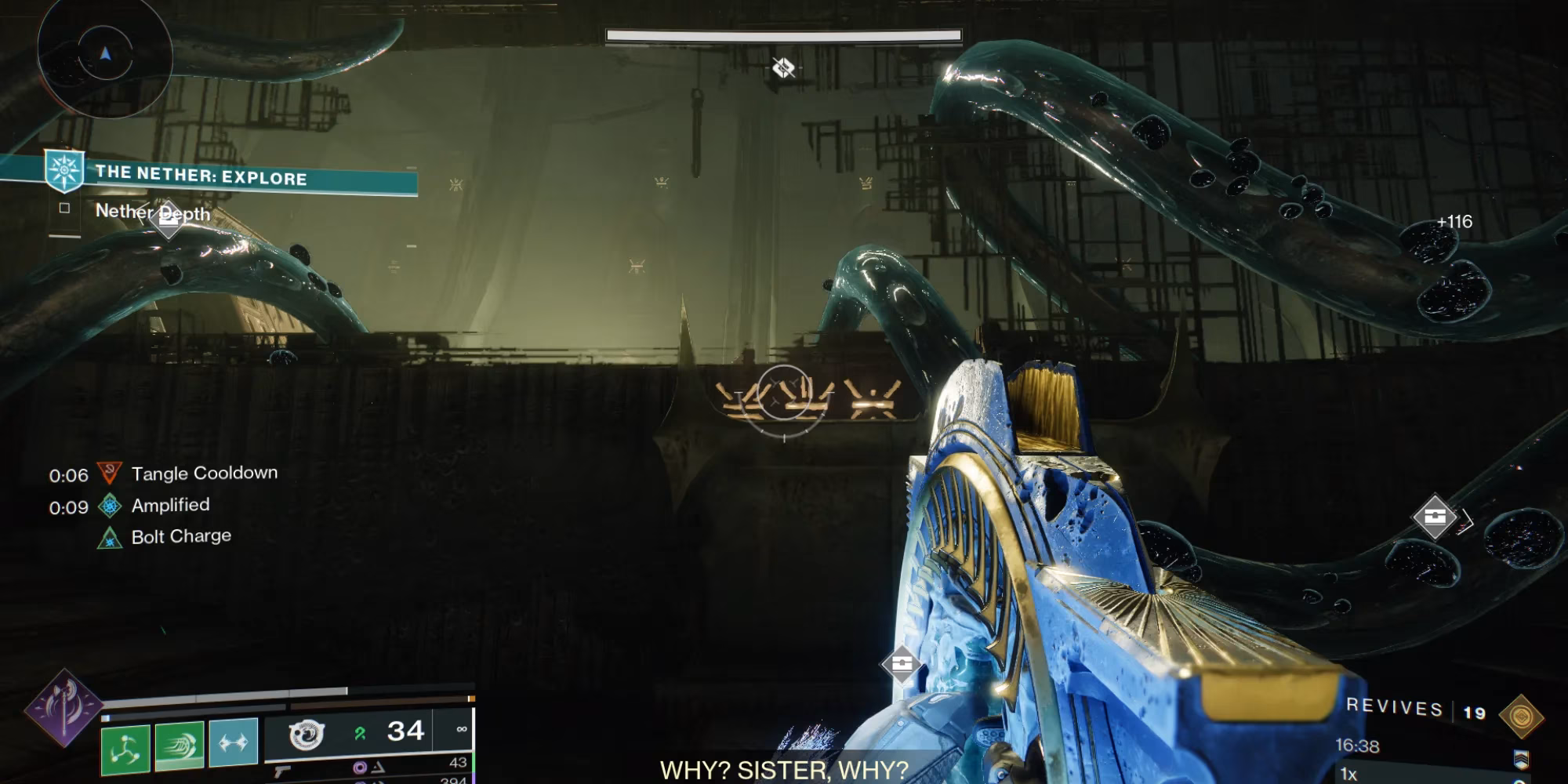Click the Tangle Cooldown status icon
Image resolution: width=1568 pixels, height=784 pixels.
pos(109,474)
